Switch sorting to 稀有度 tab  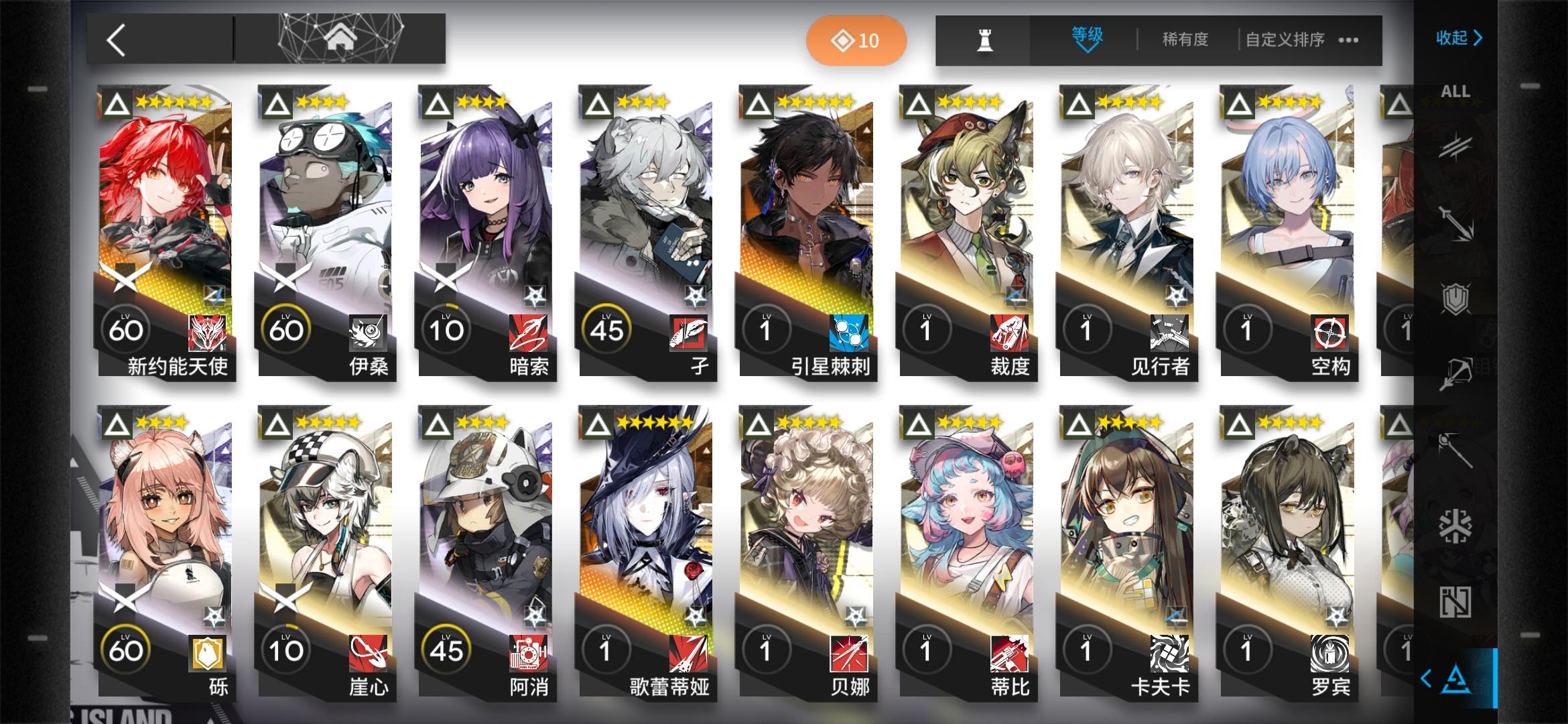(1185, 40)
